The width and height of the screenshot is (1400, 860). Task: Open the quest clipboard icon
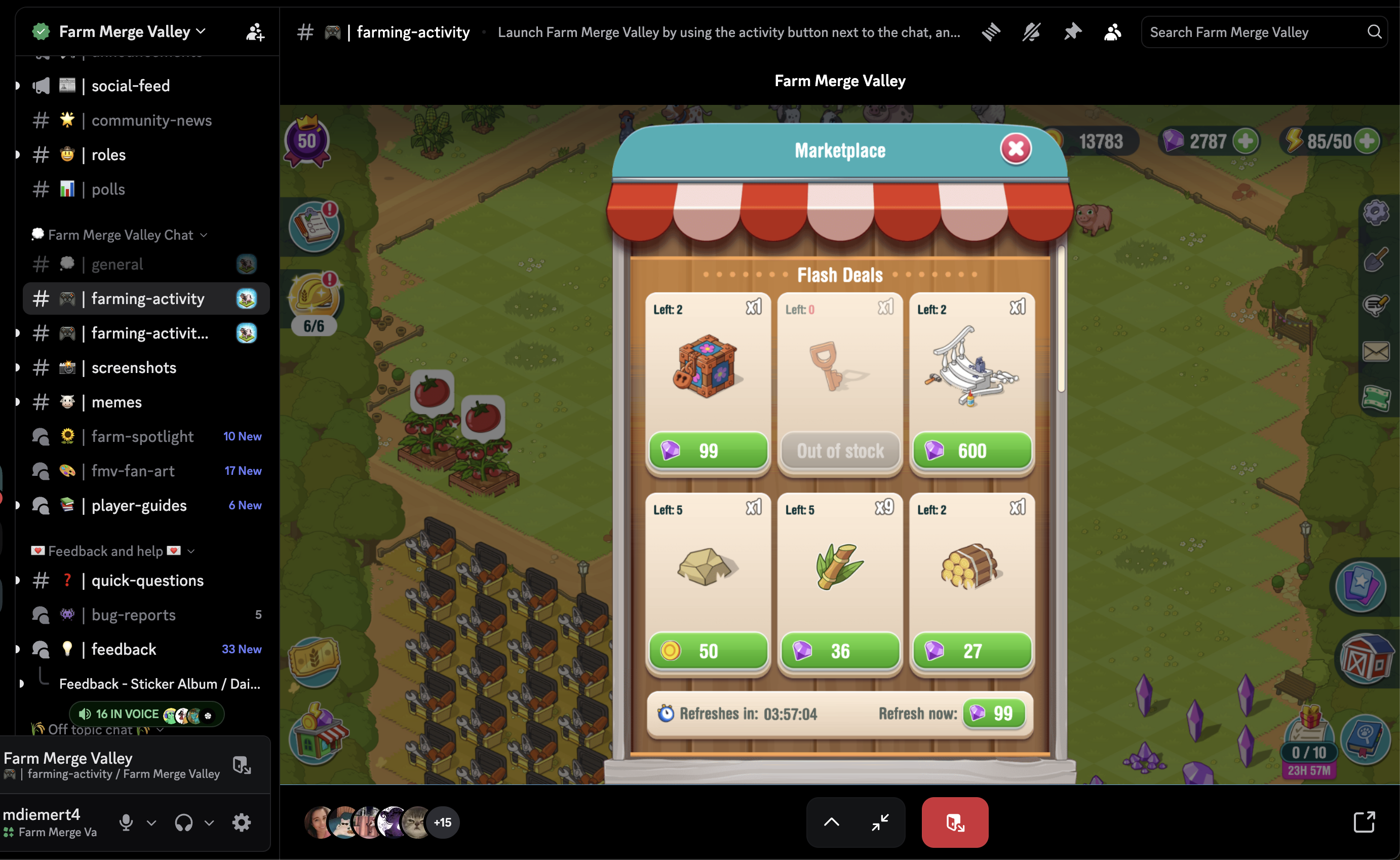pyautogui.click(x=315, y=227)
